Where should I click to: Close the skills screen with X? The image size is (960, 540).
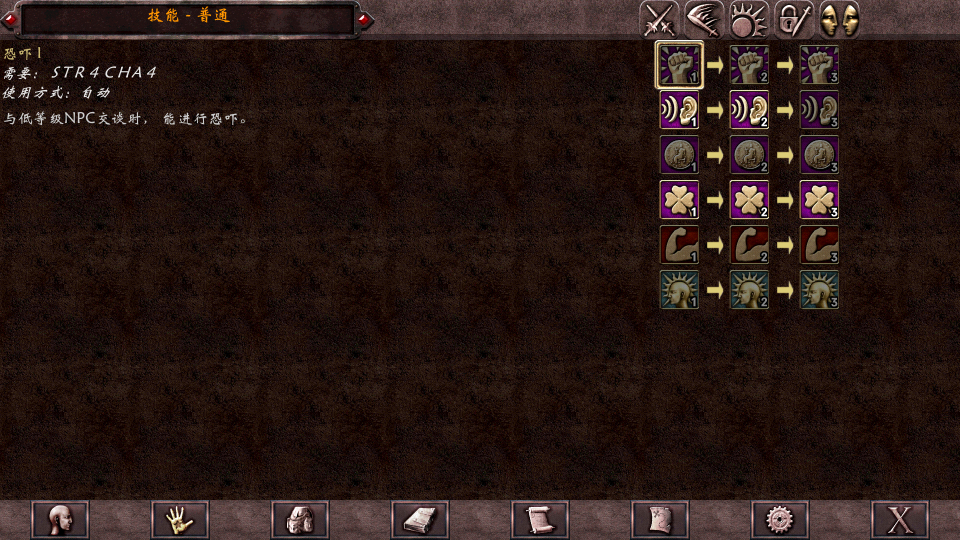tap(900, 520)
